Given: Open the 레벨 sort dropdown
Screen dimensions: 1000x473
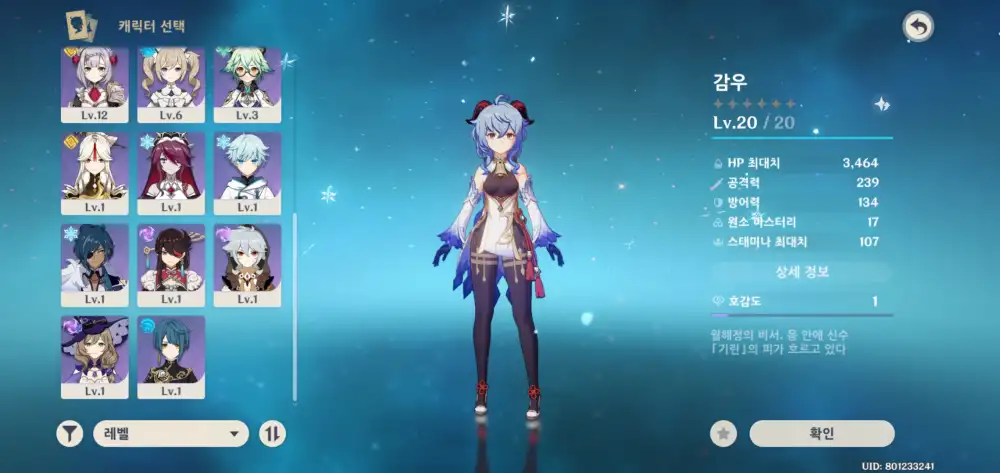Looking at the screenshot, I should pyautogui.click(x=171, y=433).
